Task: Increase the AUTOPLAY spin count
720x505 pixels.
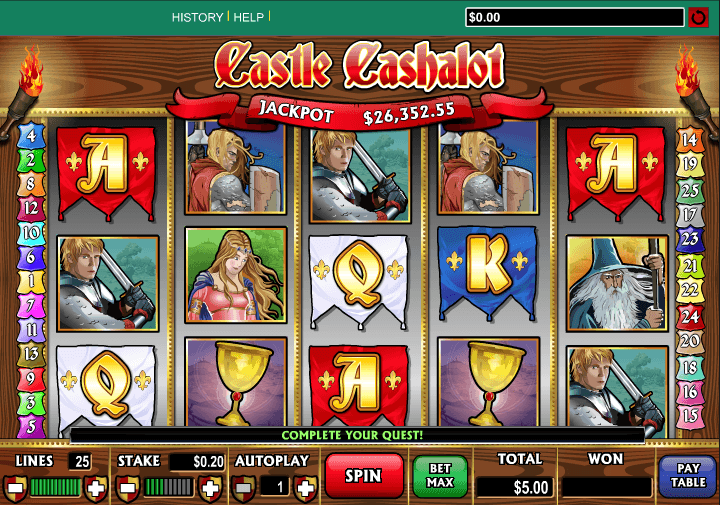Action: (x=305, y=488)
